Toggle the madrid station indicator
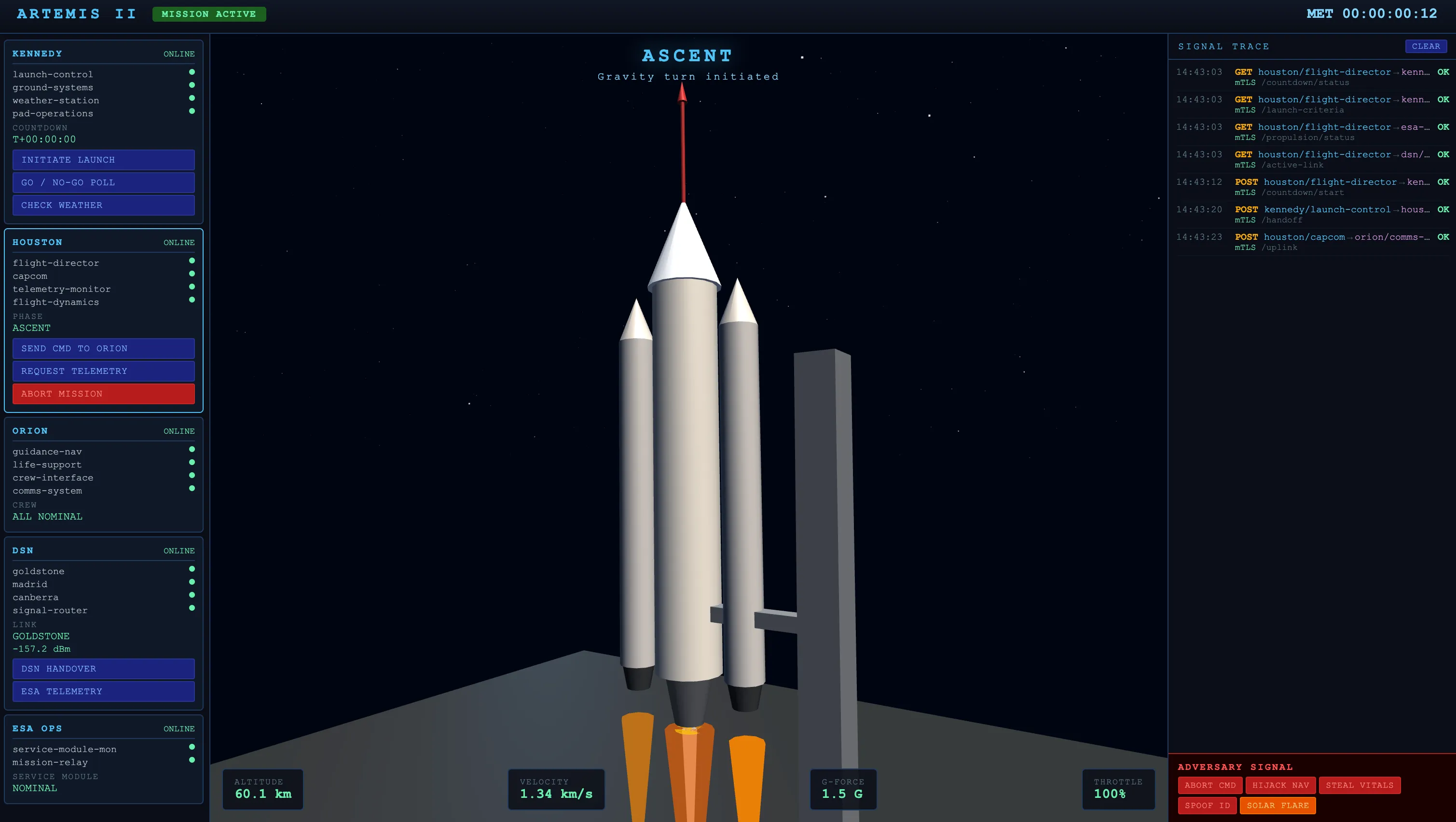Image resolution: width=1456 pixels, height=822 pixels. tap(192, 582)
